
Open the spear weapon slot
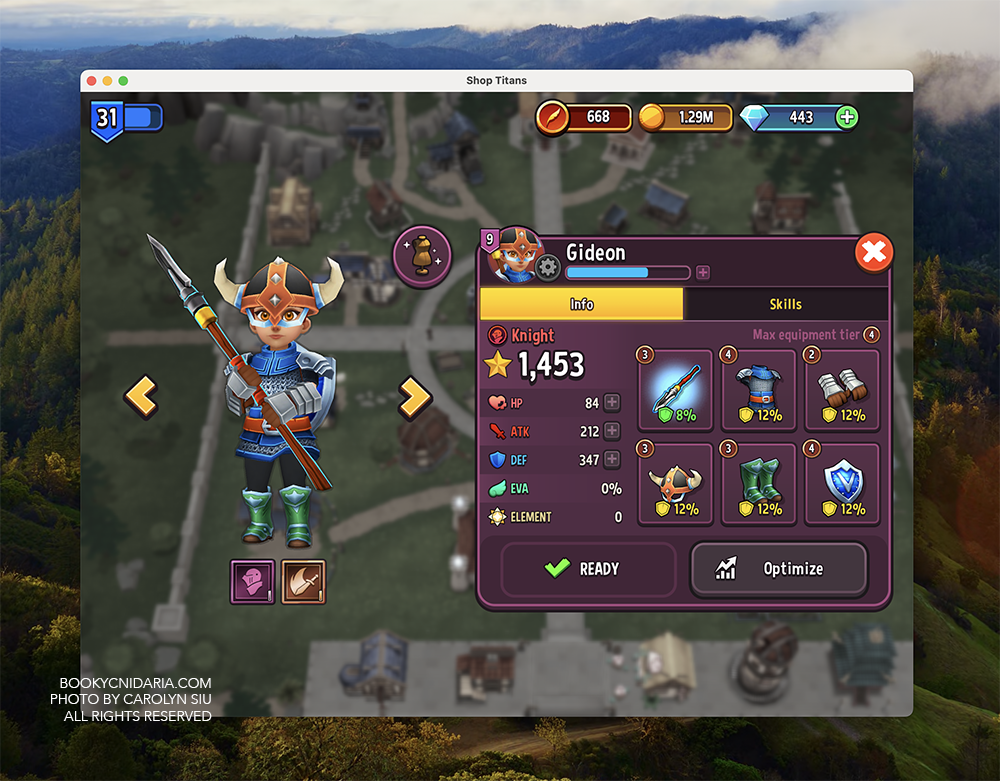tap(675, 388)
